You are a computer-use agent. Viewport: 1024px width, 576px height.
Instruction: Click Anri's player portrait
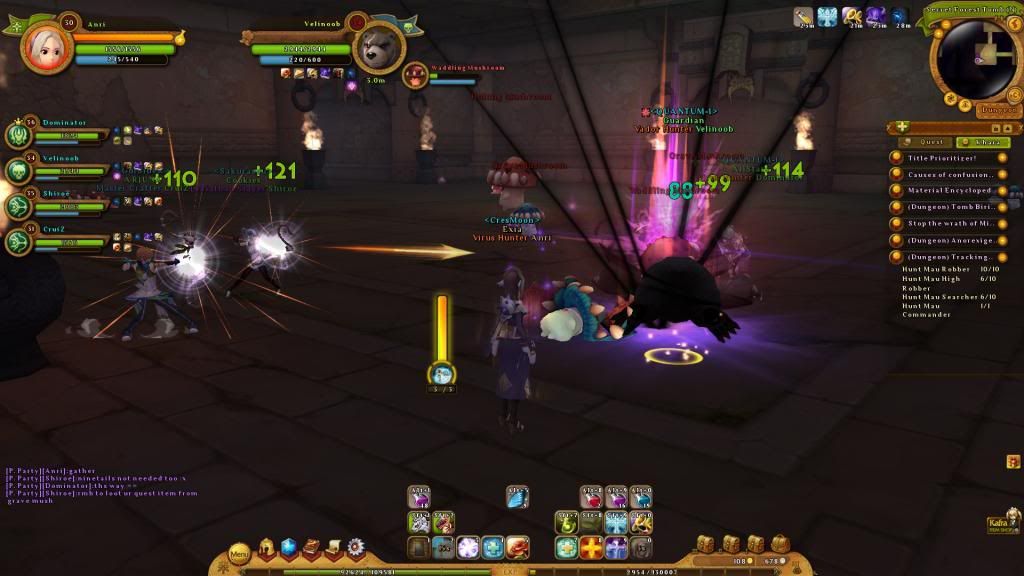(x=42, y=44)
